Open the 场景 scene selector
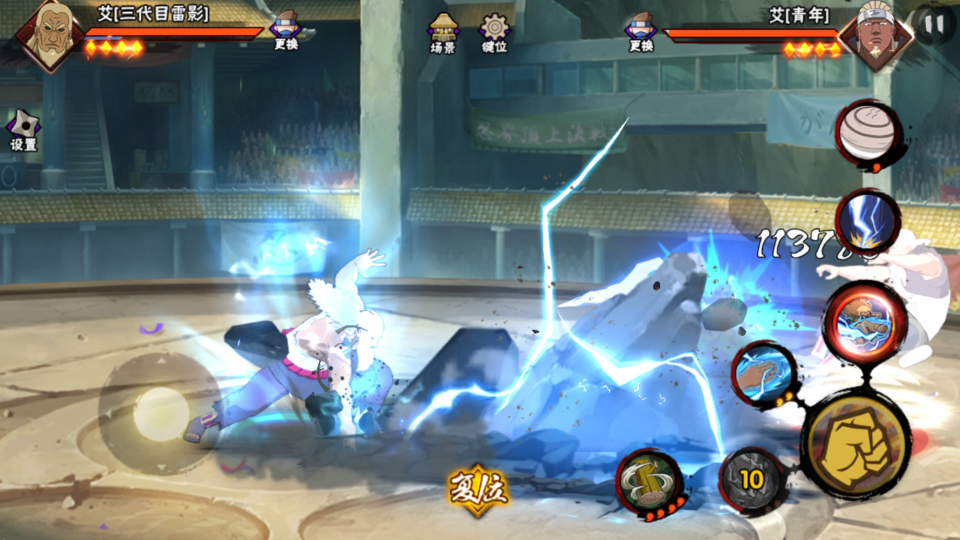The width and height of the screenshot is (960, 540). [x=442, y=33]
